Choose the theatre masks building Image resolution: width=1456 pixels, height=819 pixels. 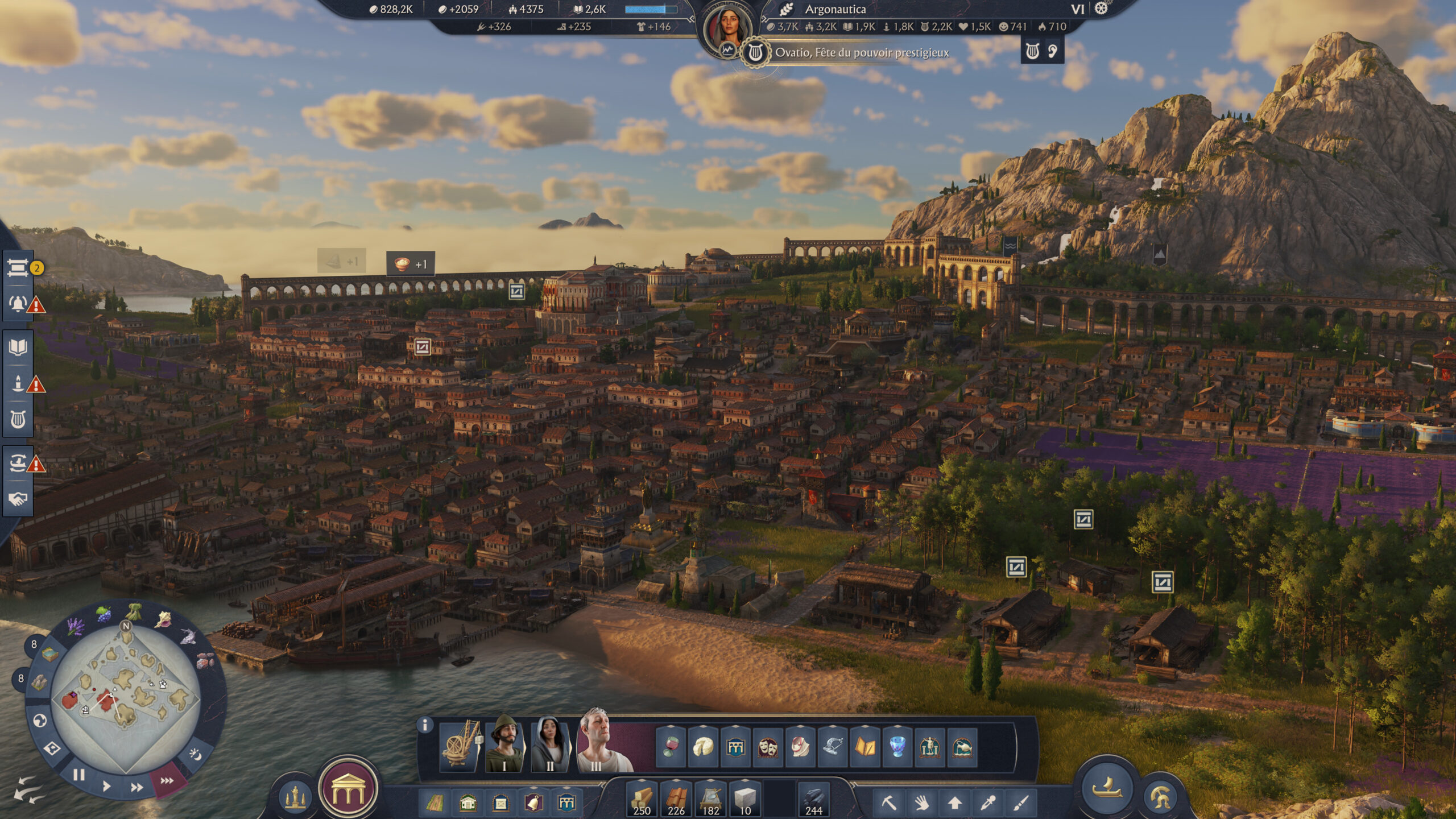click(767, 747)
